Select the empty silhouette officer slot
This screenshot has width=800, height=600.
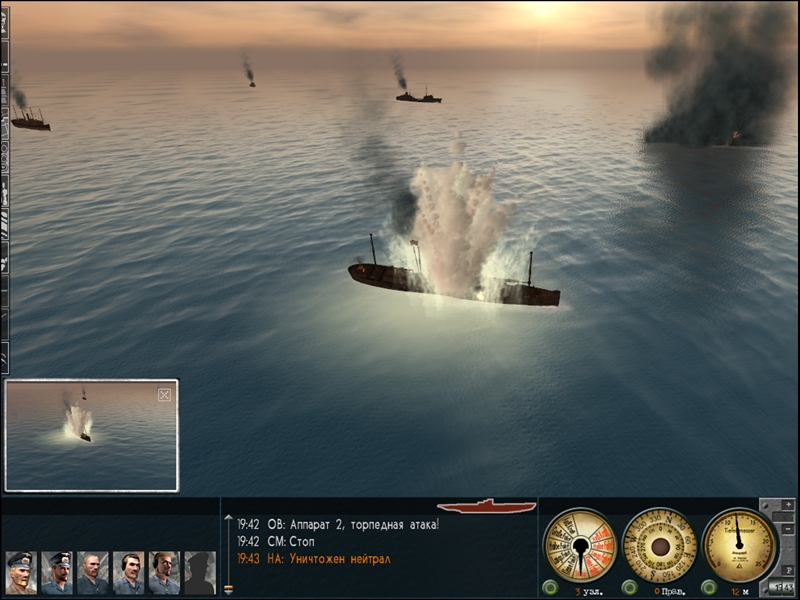click(199, 573)
